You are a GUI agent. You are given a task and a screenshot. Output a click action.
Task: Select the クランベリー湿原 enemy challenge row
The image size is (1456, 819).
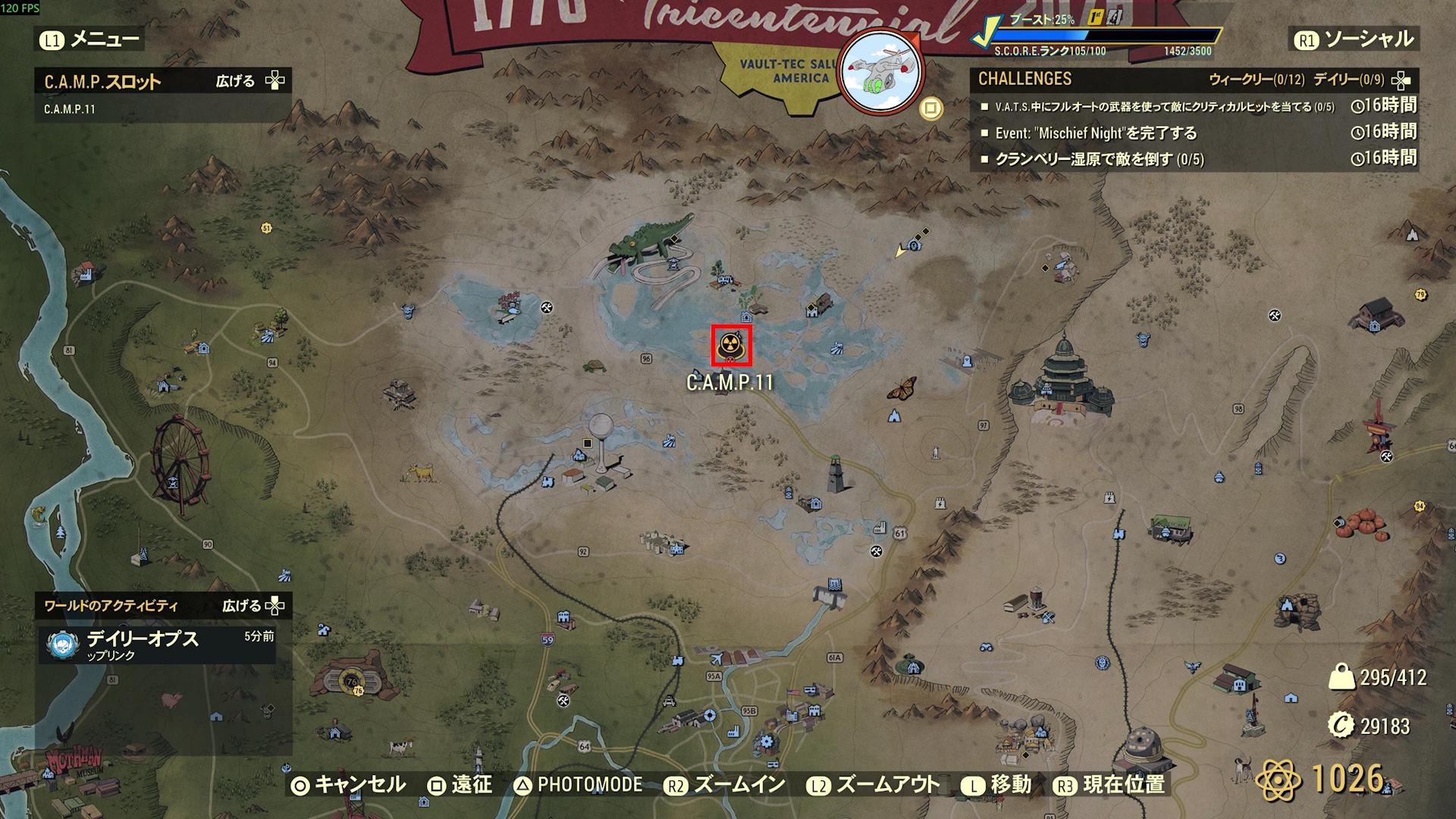pos(1099,159)
